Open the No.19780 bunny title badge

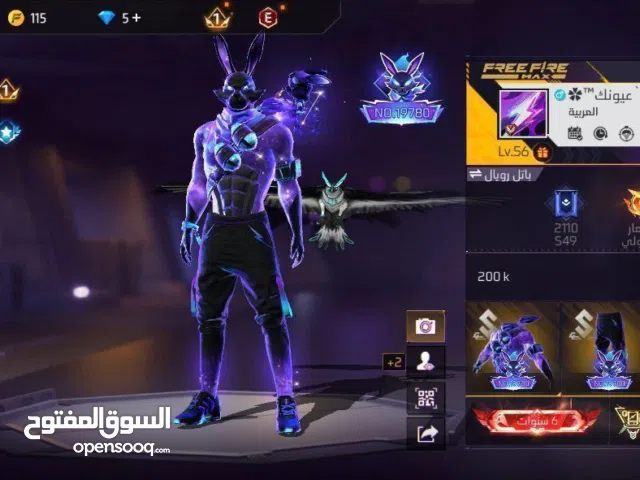[400, 90]
